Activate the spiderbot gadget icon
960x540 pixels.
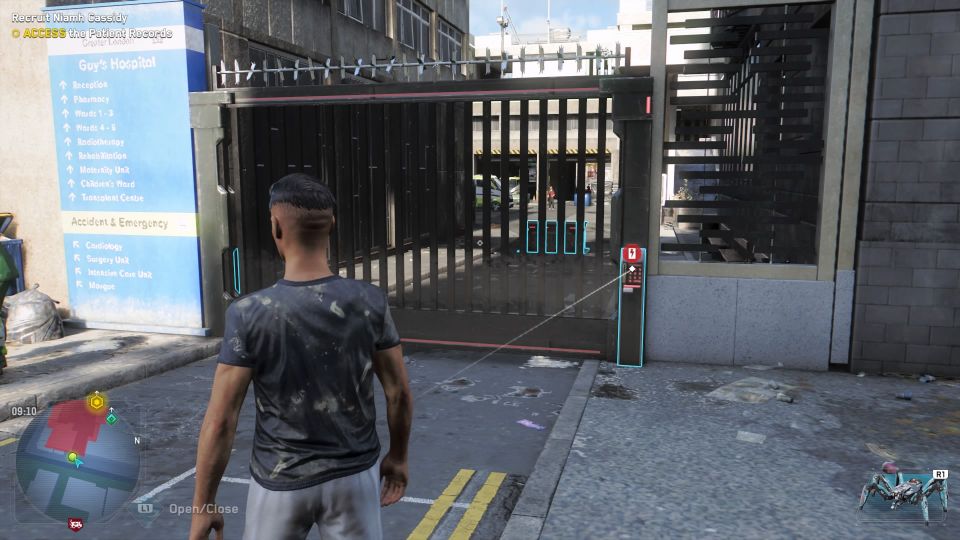(x=901, y=495)
